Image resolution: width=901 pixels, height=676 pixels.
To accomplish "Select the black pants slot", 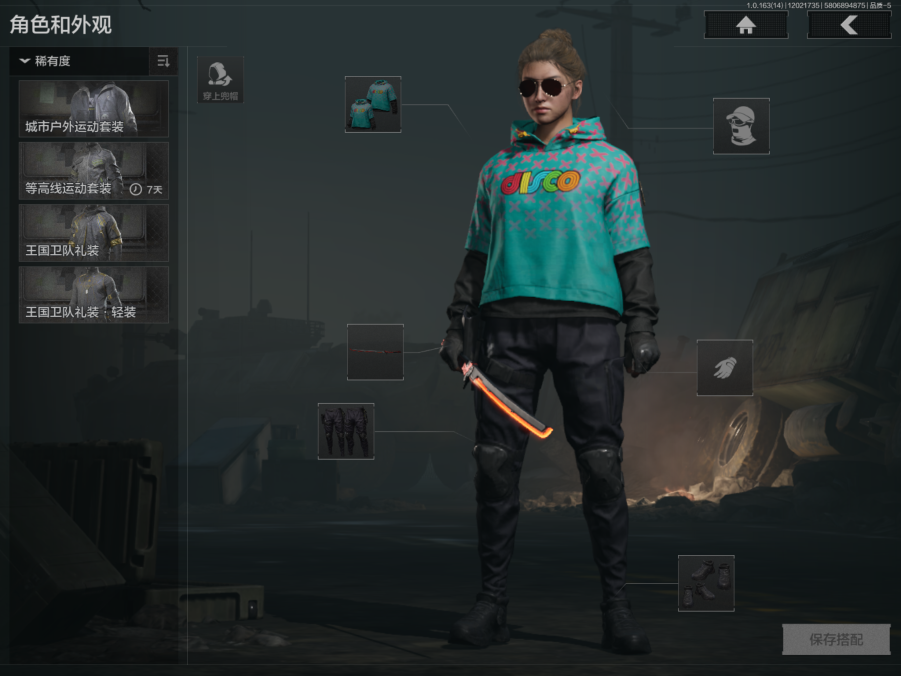I will tap(346, 431).
